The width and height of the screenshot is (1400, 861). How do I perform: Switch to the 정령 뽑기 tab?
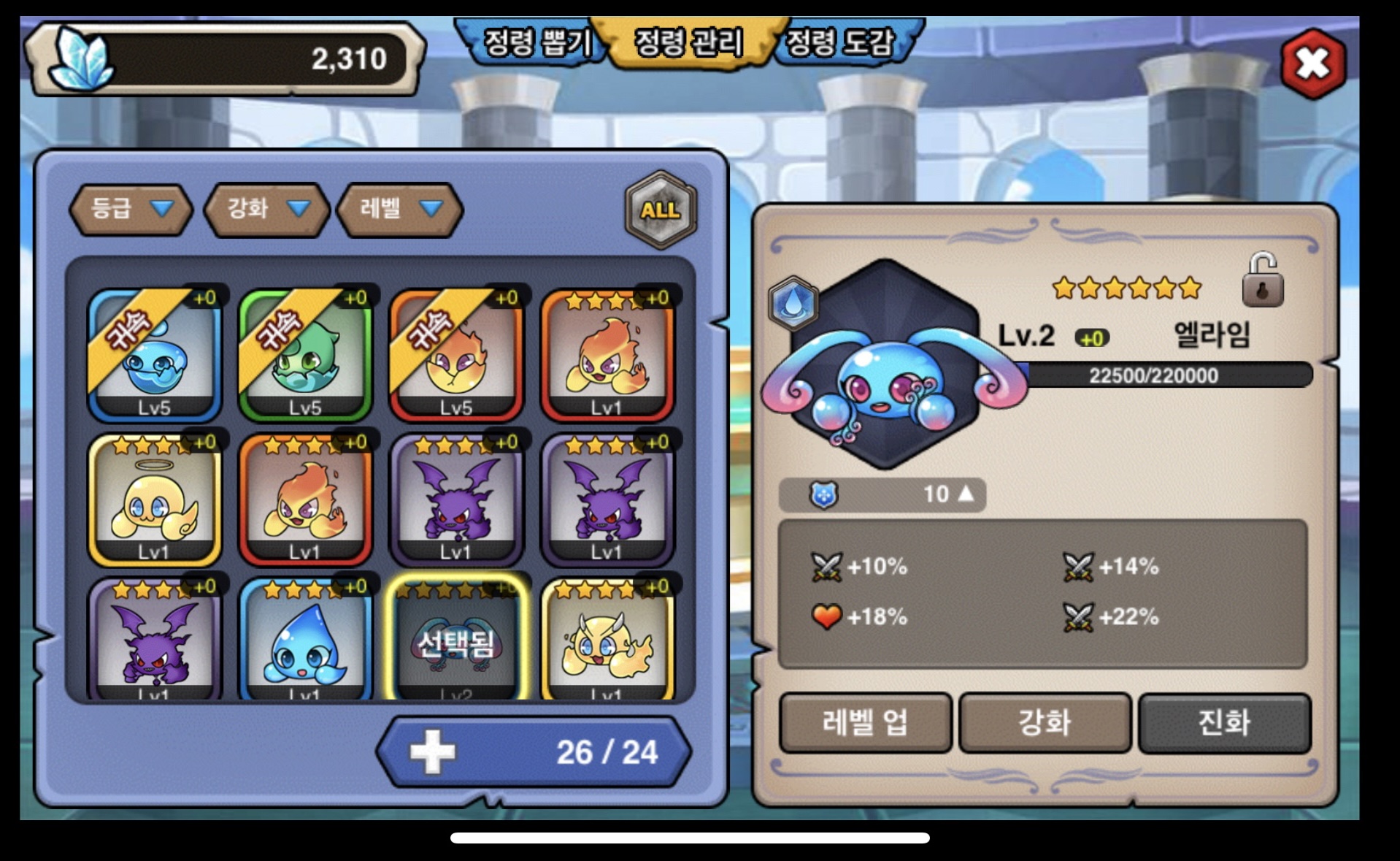tap(536, 42)
